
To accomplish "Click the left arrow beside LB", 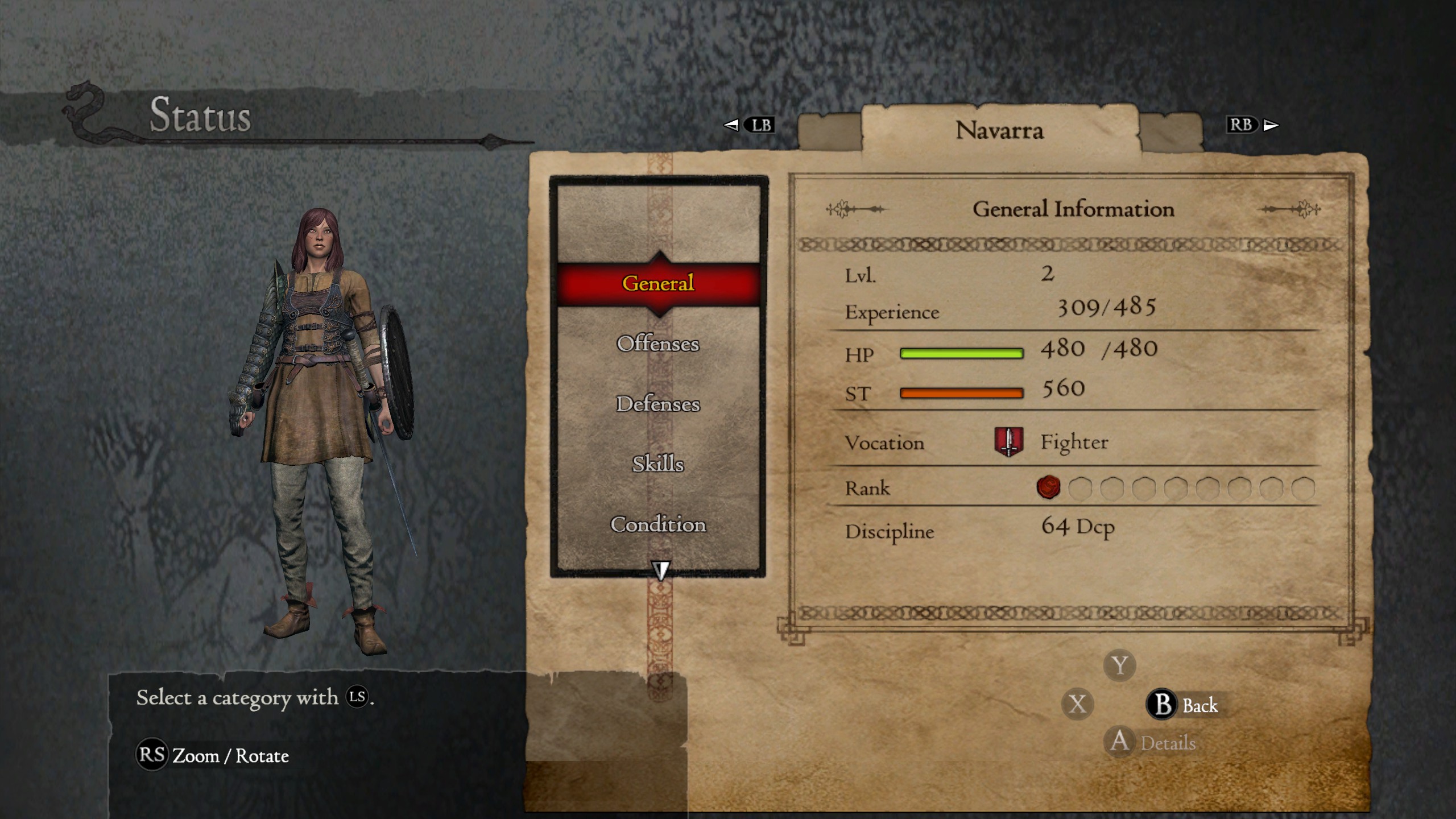I will [x=730, y=125].
